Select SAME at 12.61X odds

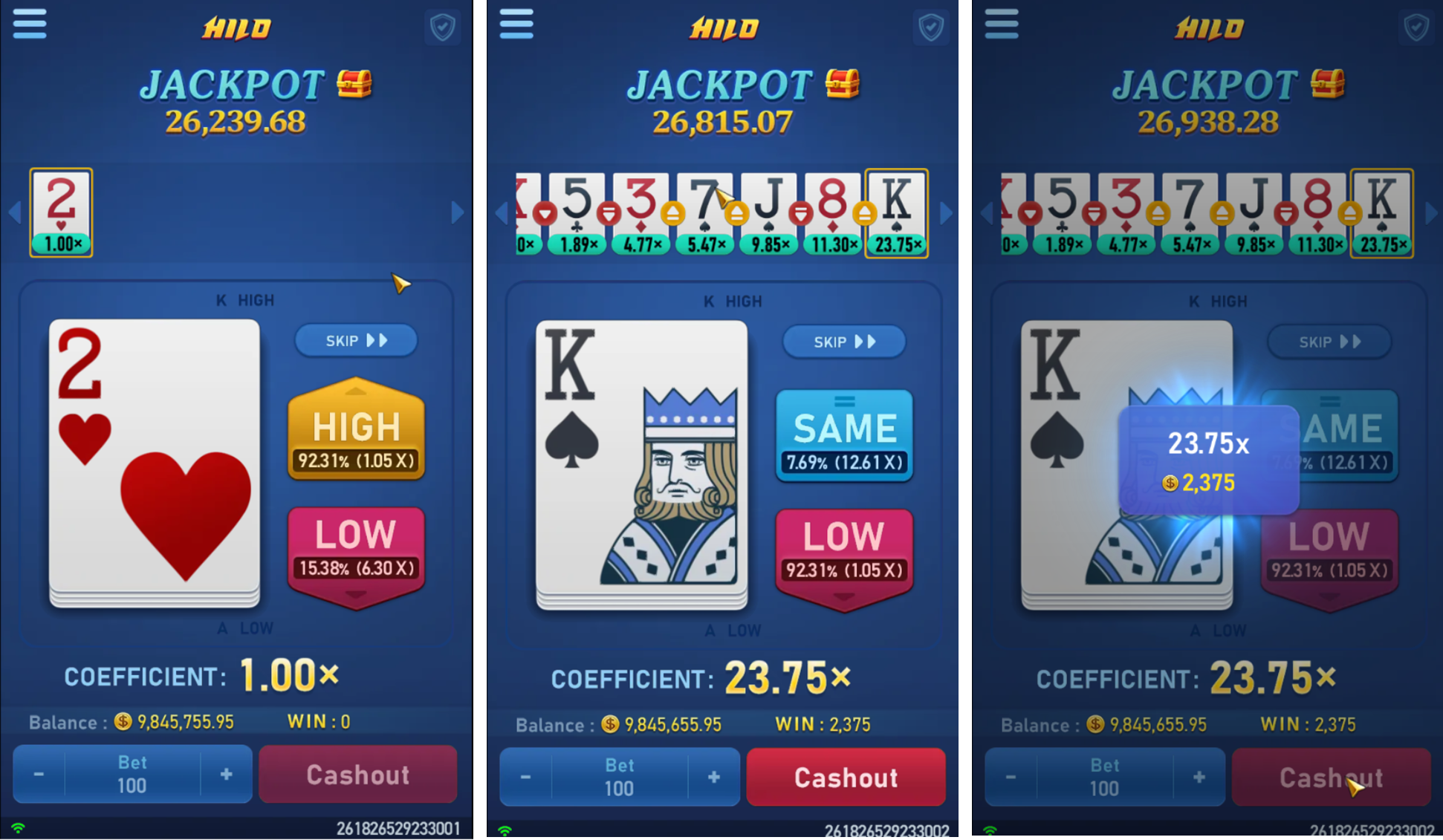[x=844, y=434]
